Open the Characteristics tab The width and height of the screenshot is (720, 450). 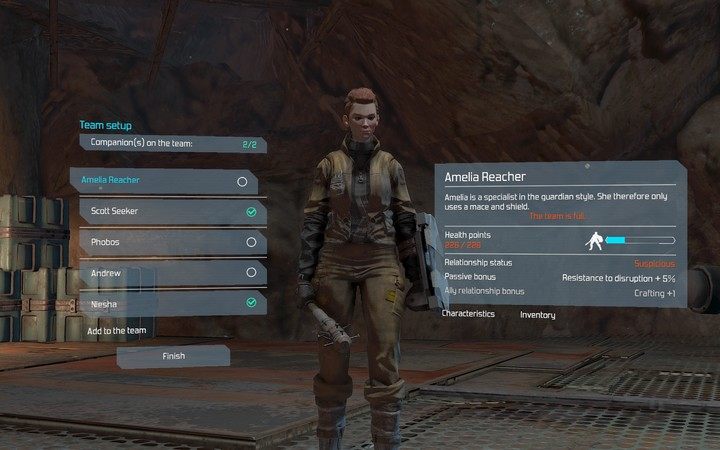tap(468, 314)
